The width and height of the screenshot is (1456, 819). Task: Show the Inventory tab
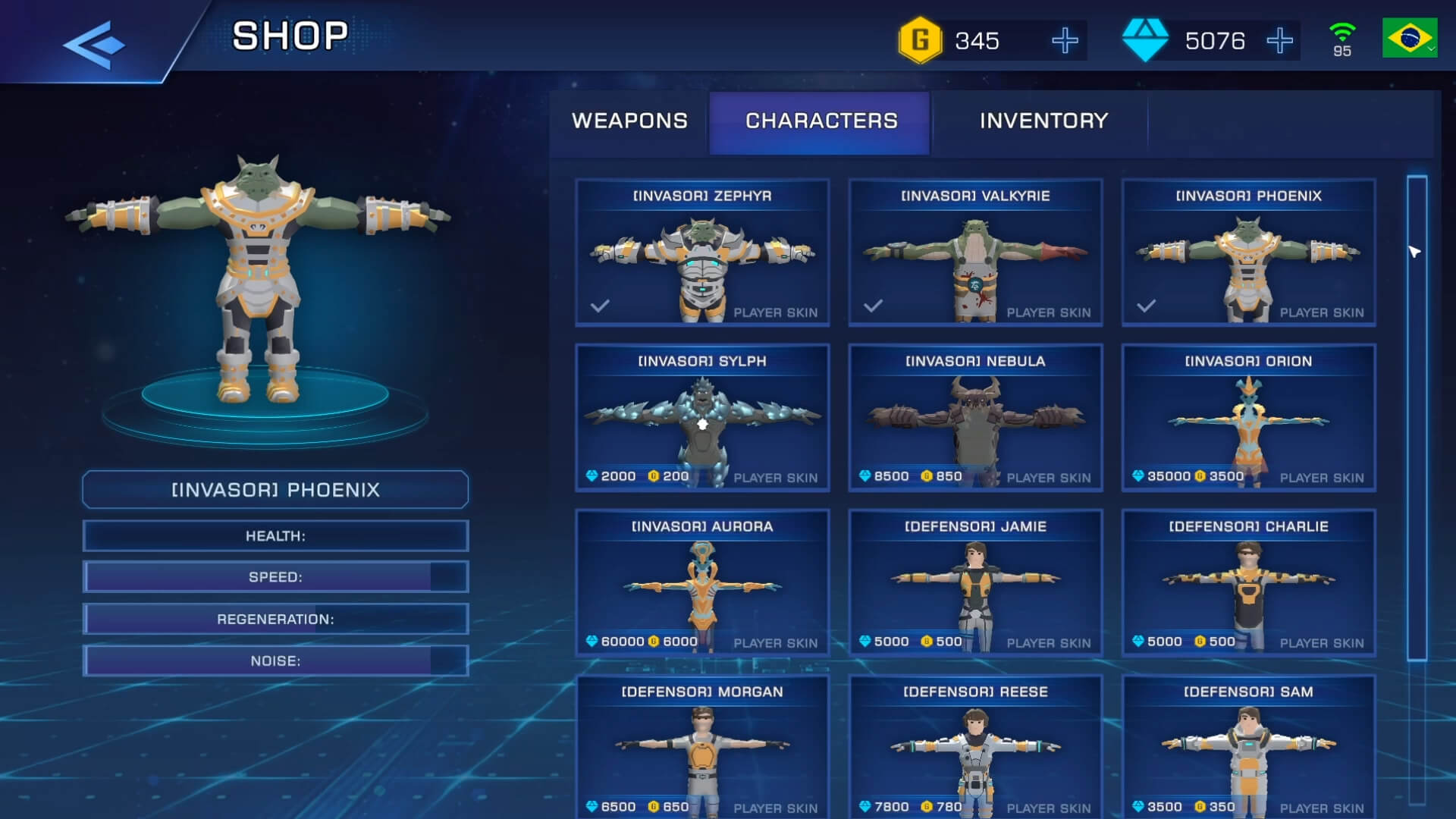click(1043, 121)
